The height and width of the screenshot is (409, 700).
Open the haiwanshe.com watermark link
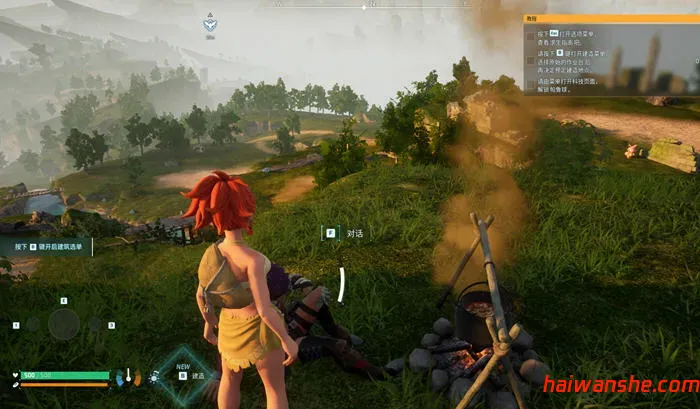621,386
